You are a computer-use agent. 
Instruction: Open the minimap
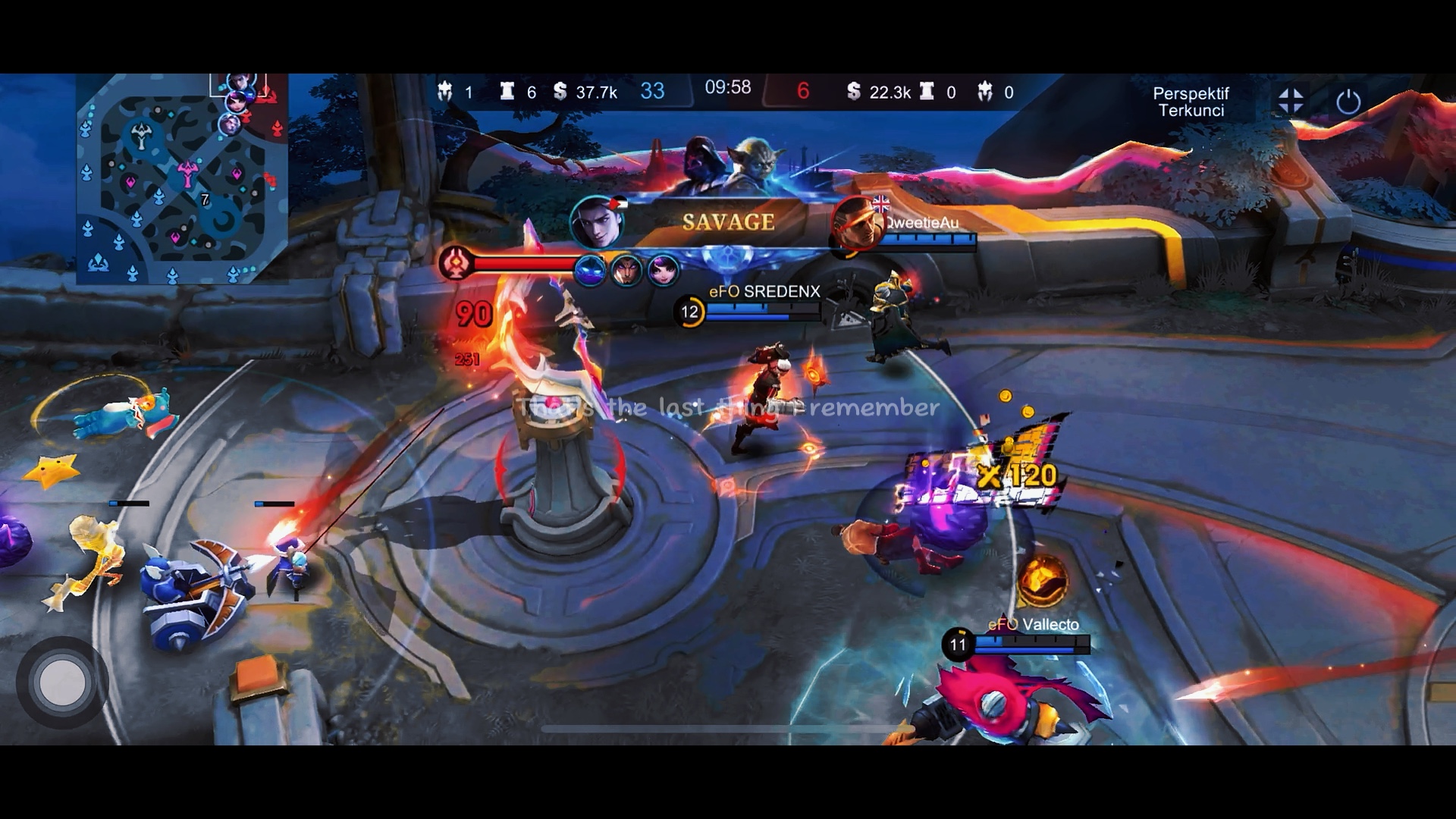182,179
